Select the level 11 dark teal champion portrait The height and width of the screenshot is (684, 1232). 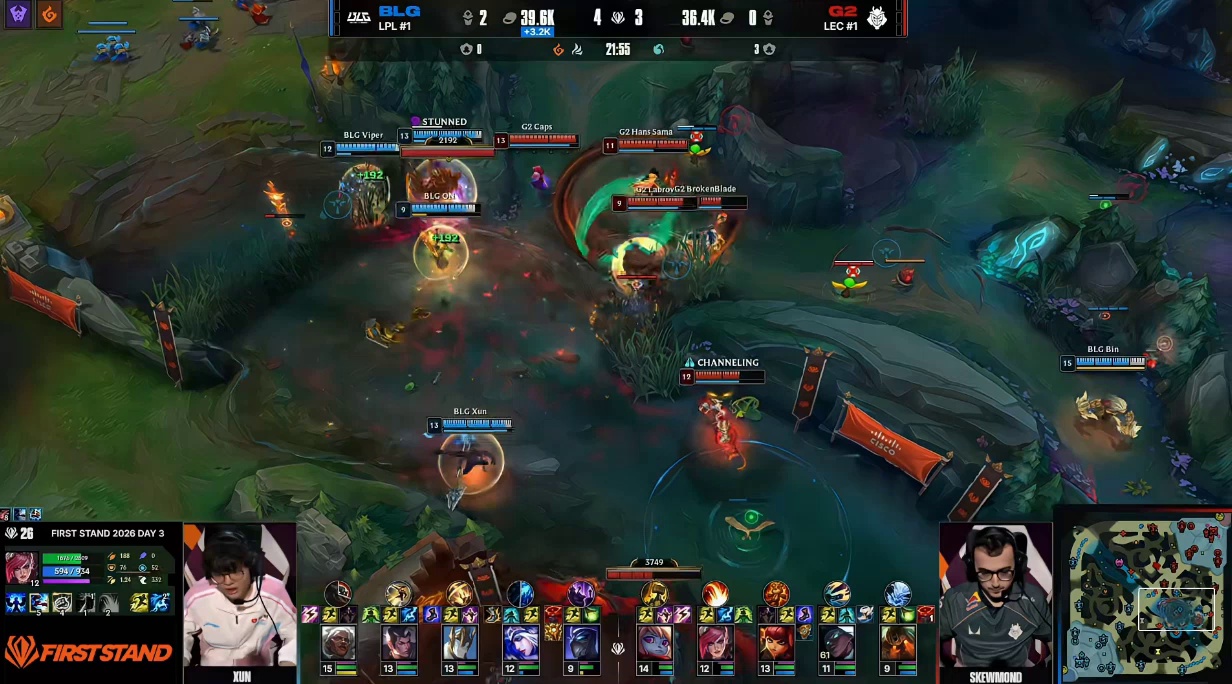tap(838, 642)
